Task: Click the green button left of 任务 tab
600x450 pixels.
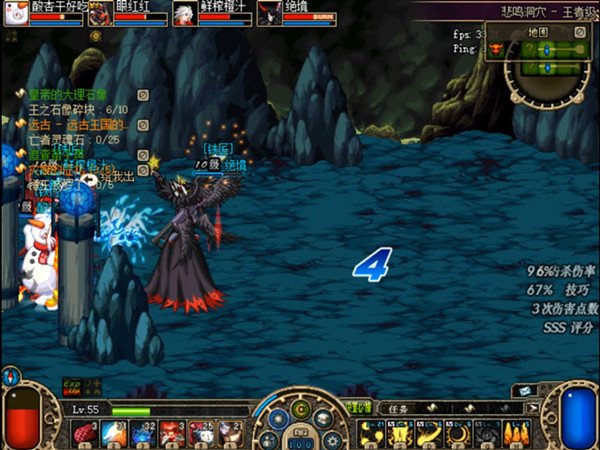Action: pyautogui.click(x=358, y=408)
